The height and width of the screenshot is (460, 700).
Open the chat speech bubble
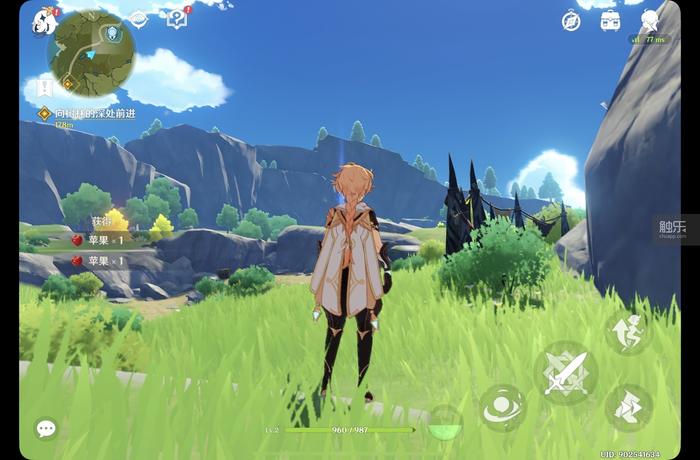click(46, 428)
